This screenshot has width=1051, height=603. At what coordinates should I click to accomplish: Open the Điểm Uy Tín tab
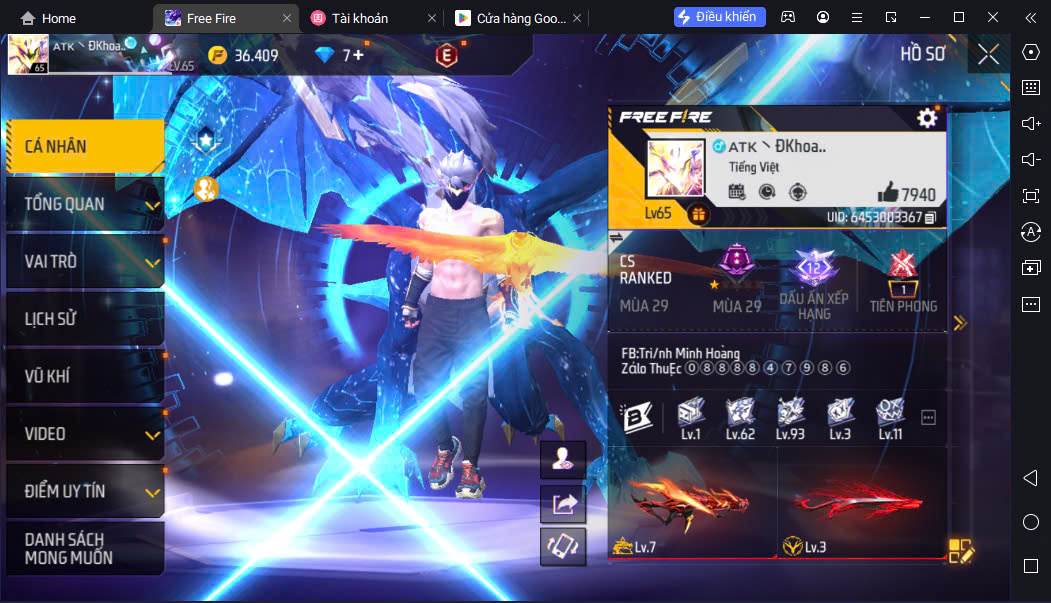[84, 492]
